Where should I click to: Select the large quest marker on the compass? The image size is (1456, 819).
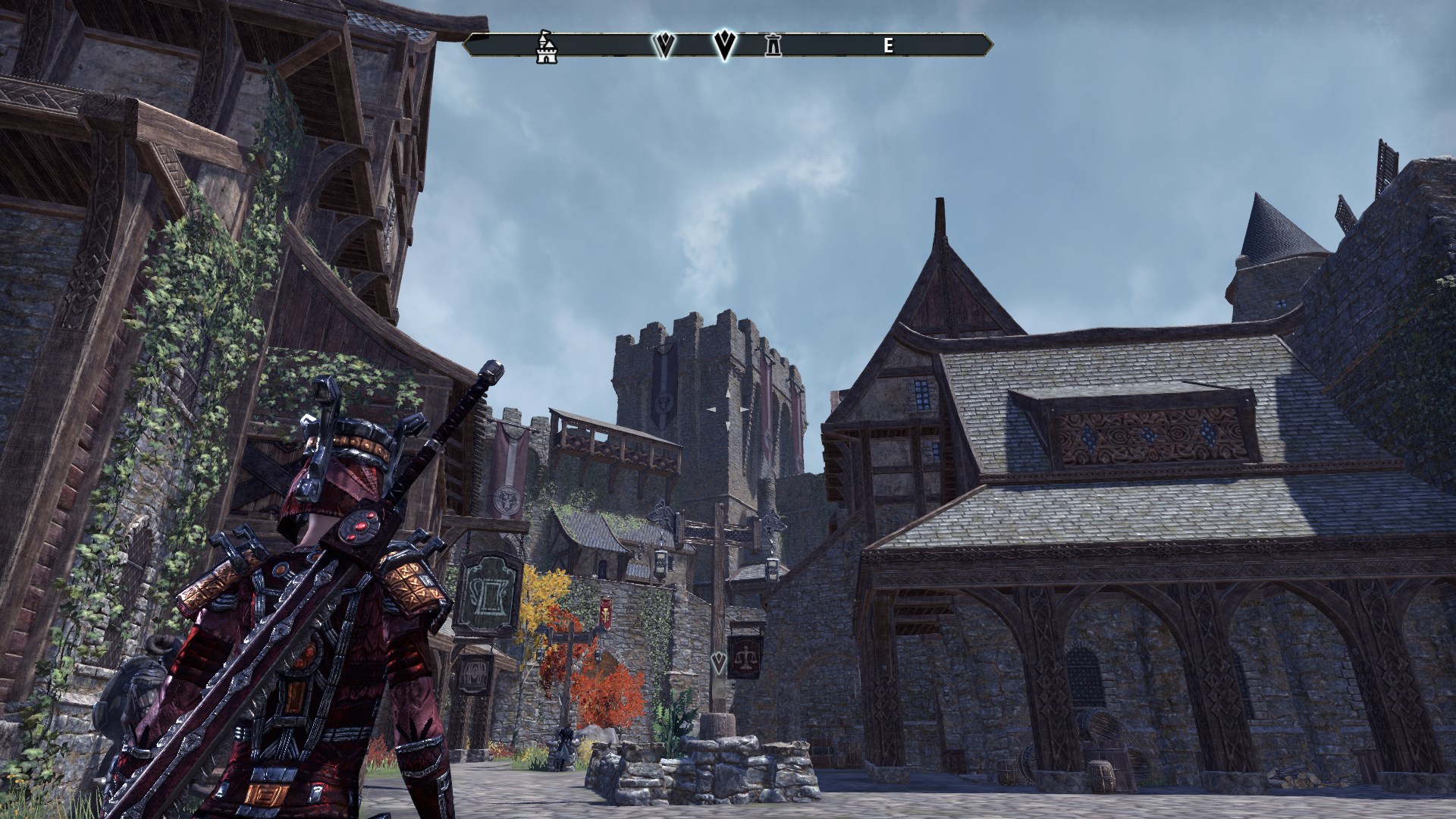[724, 47]
